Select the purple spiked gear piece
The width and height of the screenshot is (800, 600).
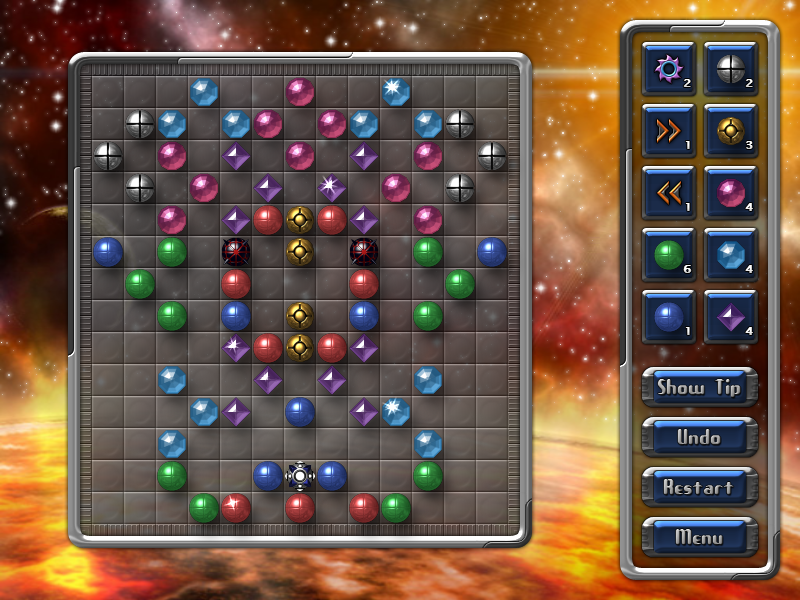(x=668, y=68)
